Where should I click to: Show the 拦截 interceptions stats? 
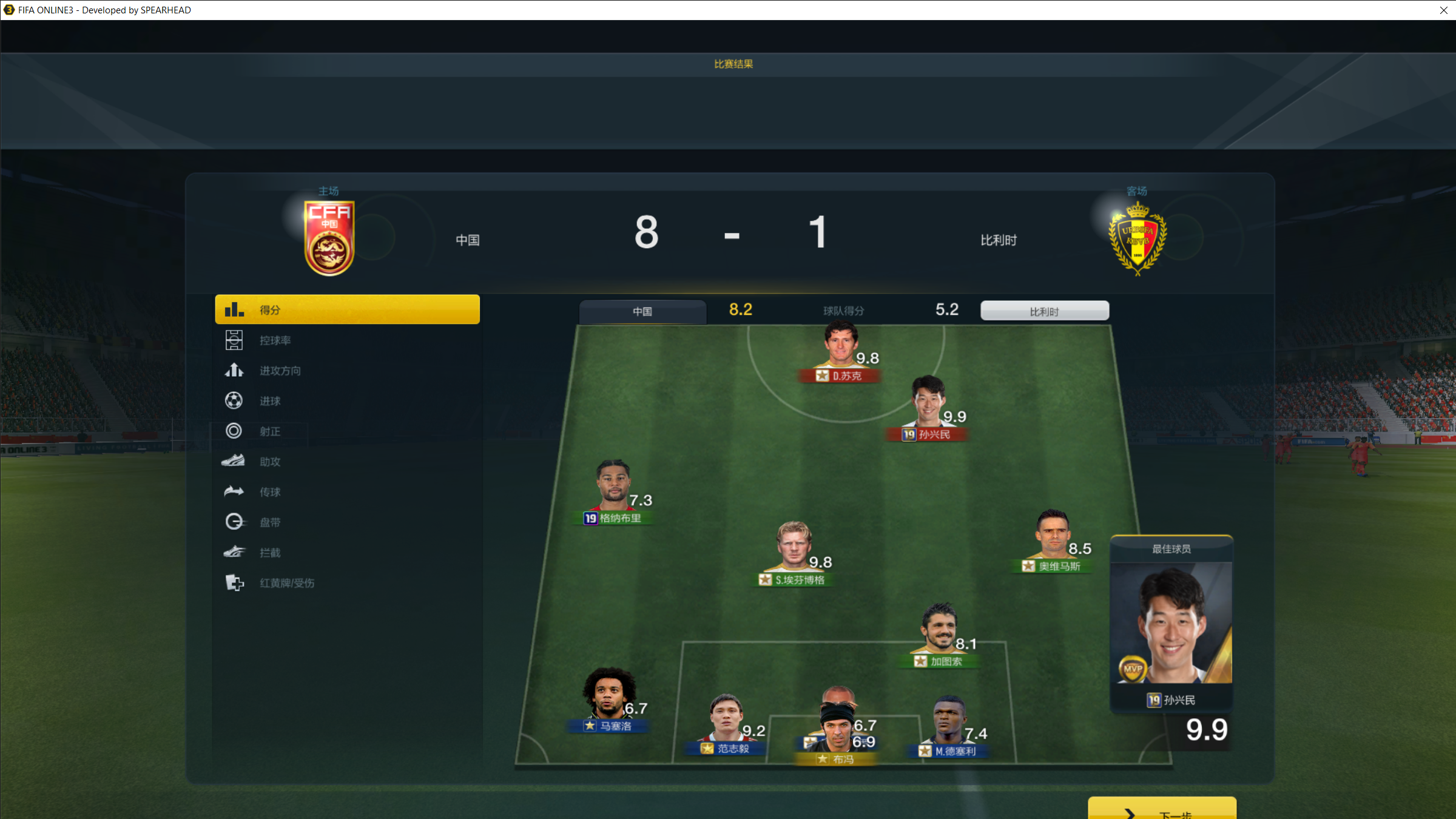(x=270, y=553)
